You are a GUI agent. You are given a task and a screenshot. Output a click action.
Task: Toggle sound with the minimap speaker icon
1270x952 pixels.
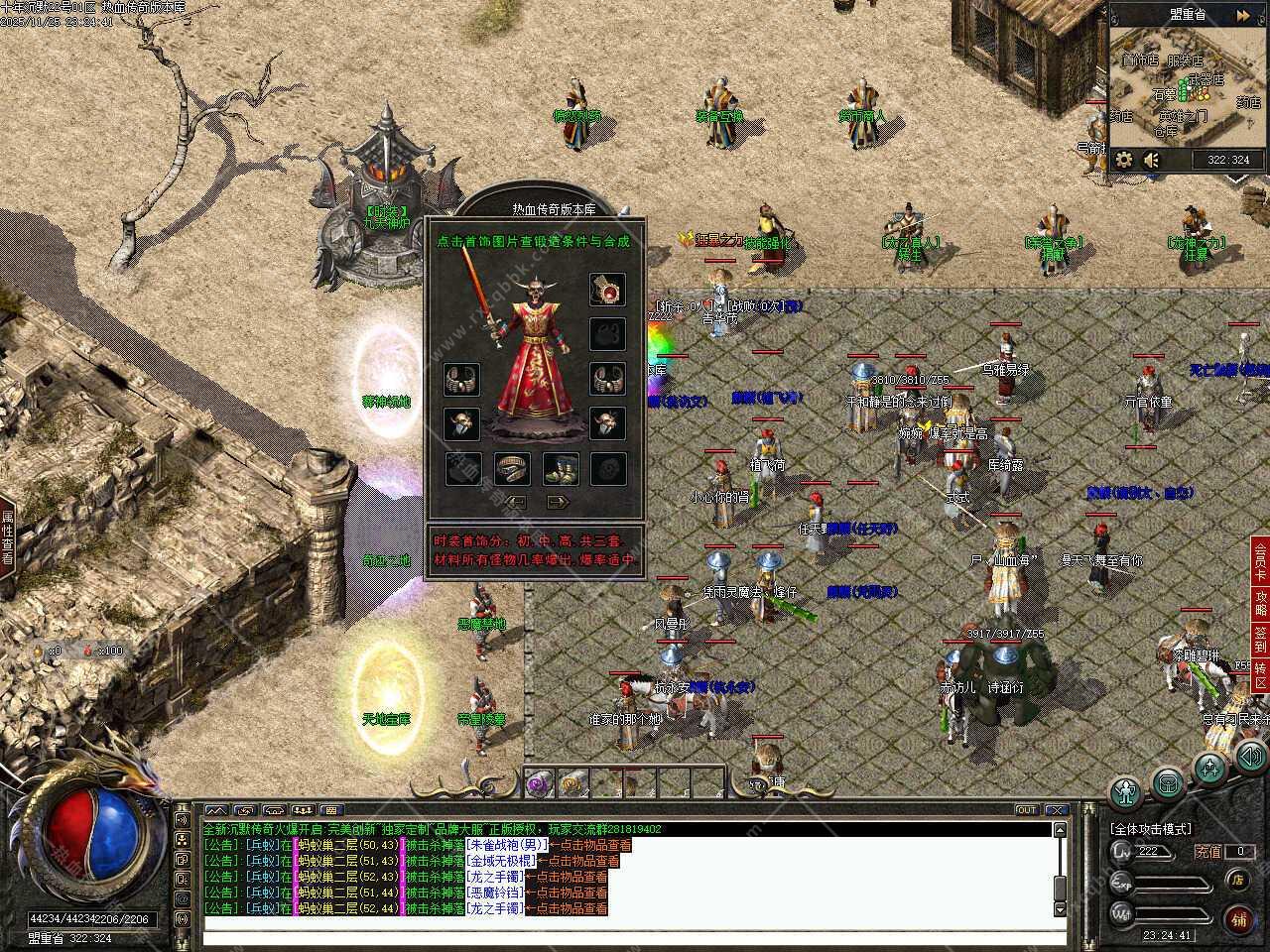1152,159
